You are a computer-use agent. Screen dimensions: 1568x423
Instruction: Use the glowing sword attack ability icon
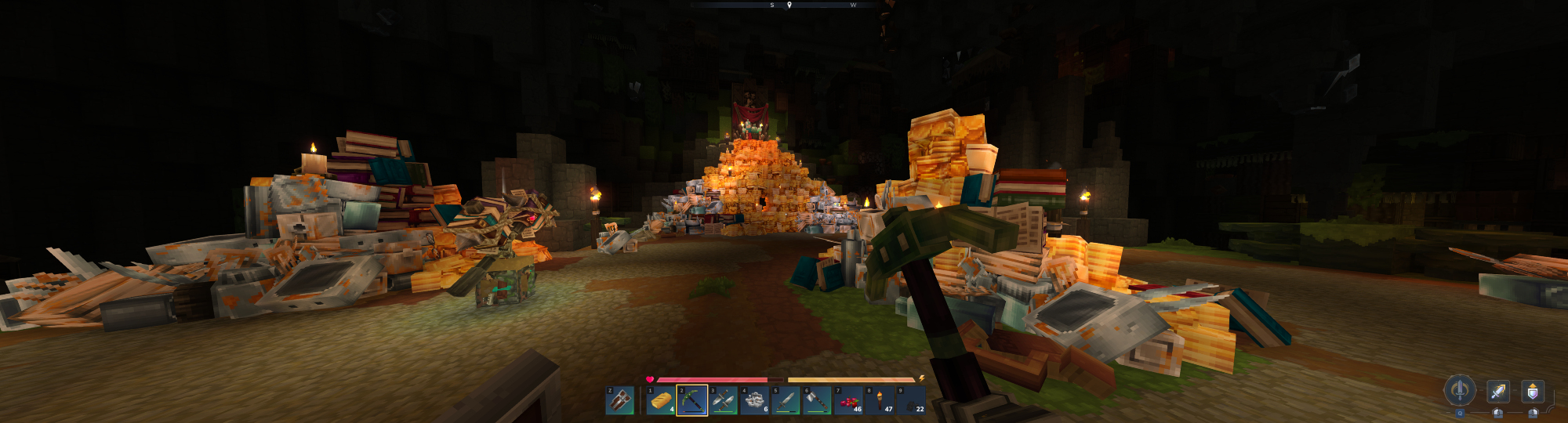[1498, 390]
